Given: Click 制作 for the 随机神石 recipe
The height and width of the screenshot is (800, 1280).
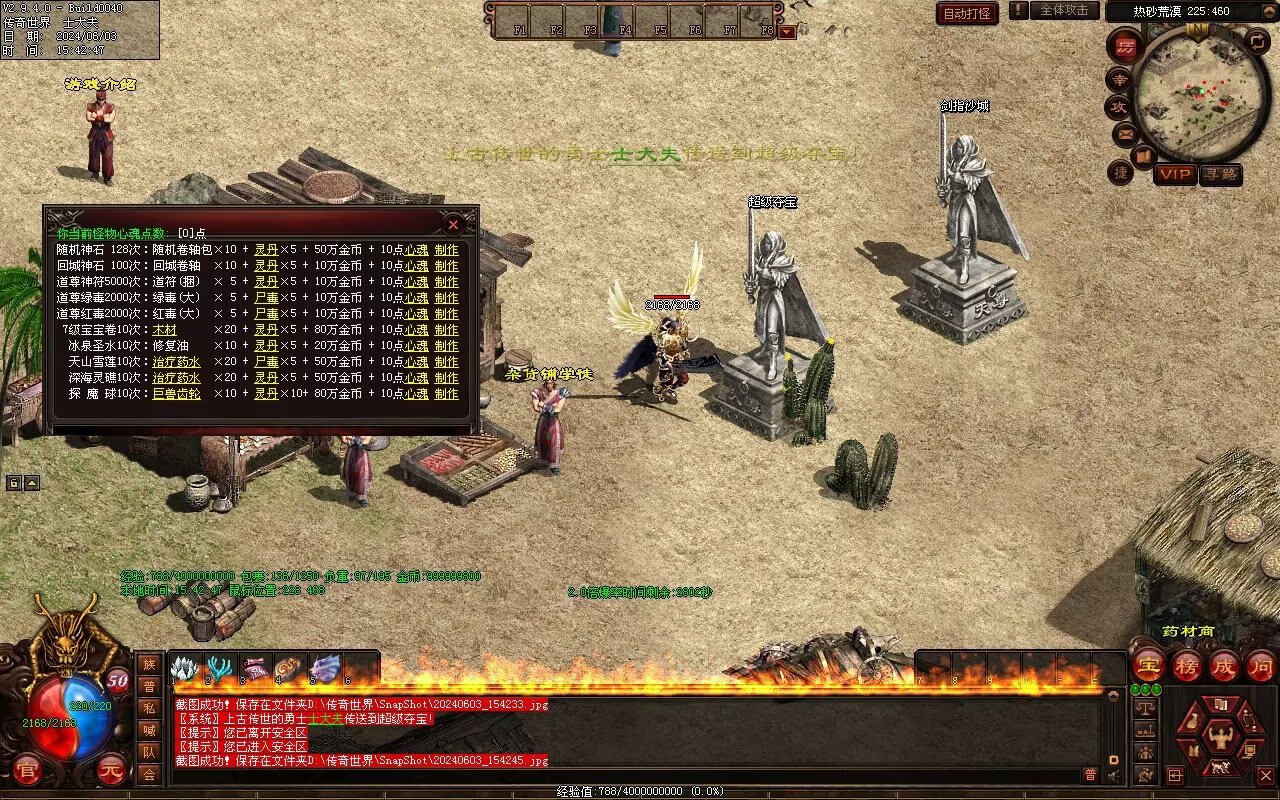Looking at the screenshot, I should tap(446, 250).
